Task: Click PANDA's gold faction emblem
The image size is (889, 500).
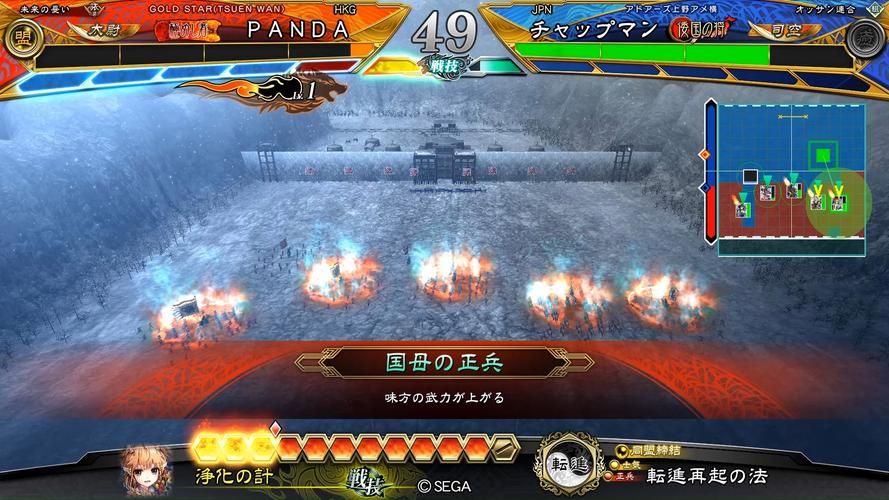Action: coord(19,39)
